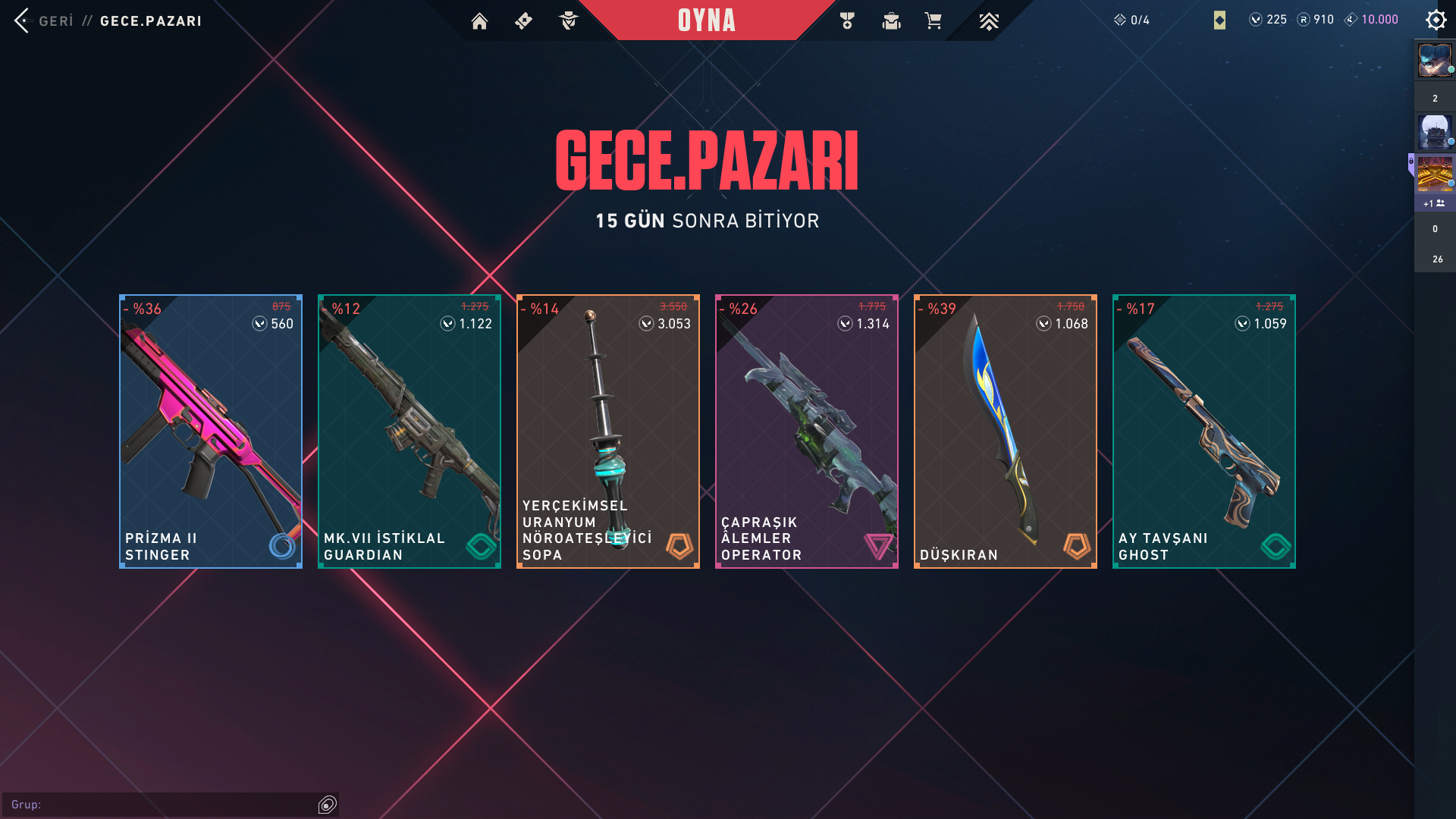The width and height of the screenshot is (1456, 819).
Task: Choose the Ay Tavşanı Ghost card
Action: pos(1204,431)
